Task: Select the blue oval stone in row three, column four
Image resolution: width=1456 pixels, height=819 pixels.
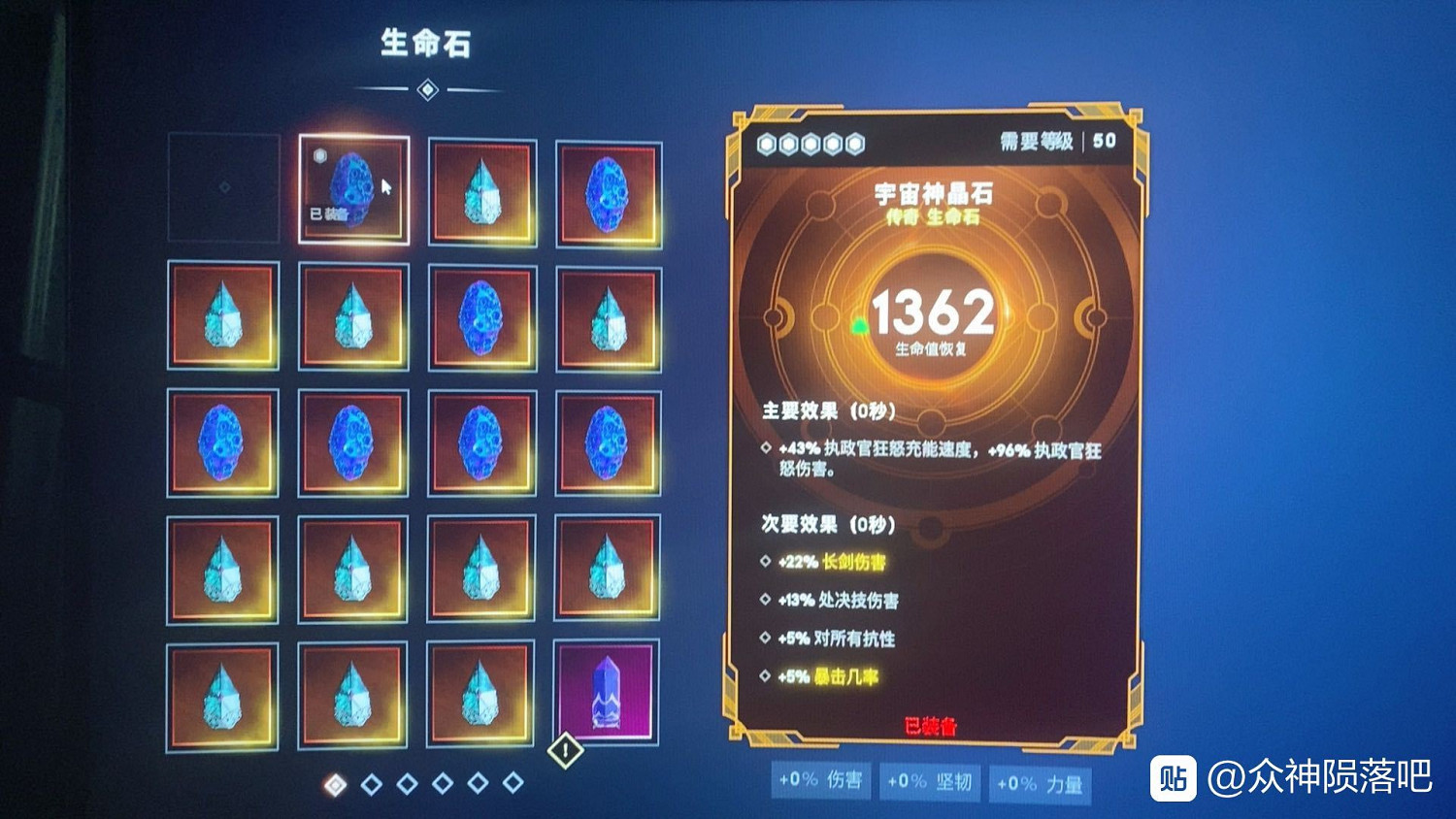Action: click(x=608, y=442)
